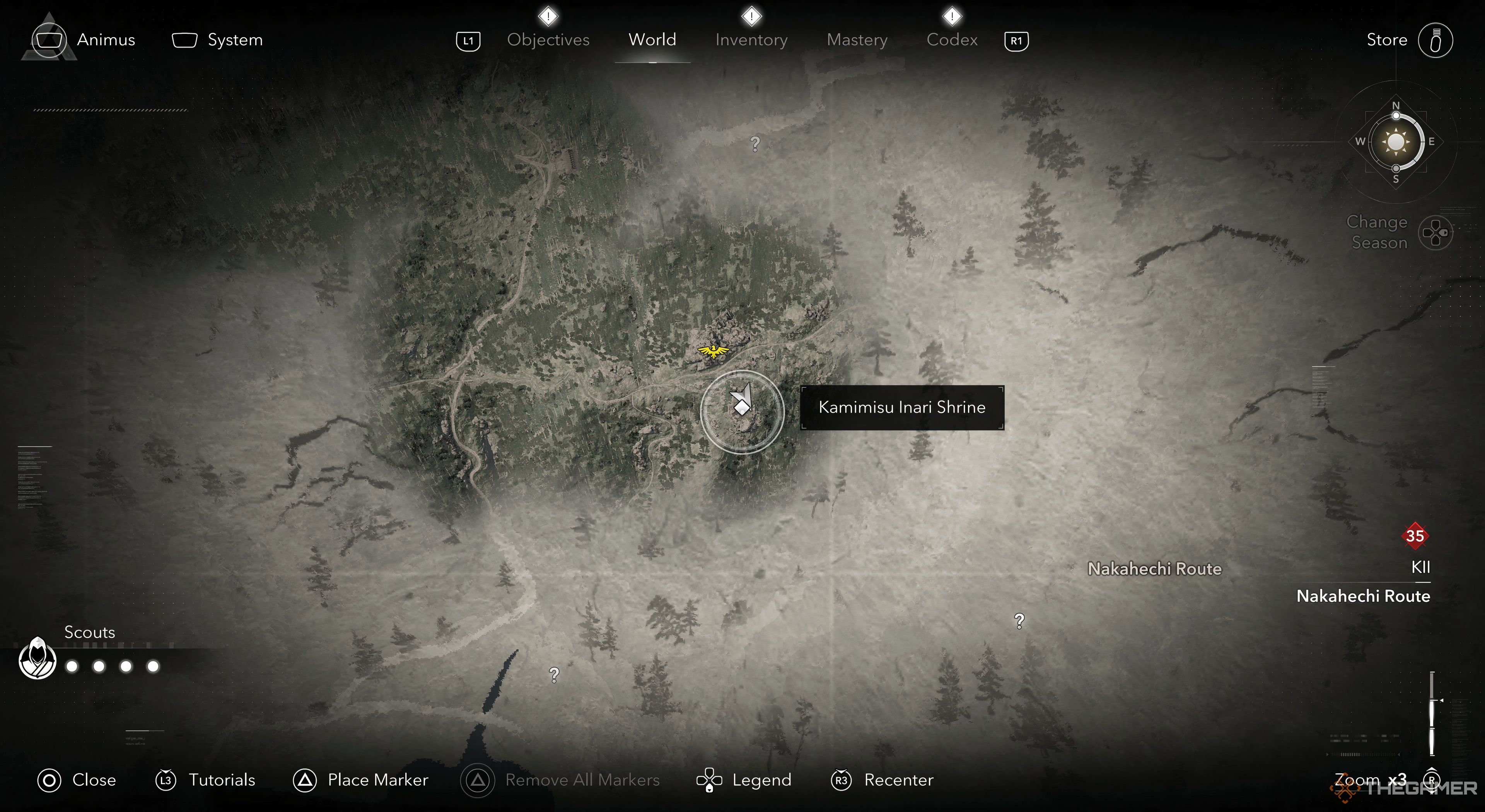Go to the Mastery tab
The image size is (1485, 812).
click(857, 40)
